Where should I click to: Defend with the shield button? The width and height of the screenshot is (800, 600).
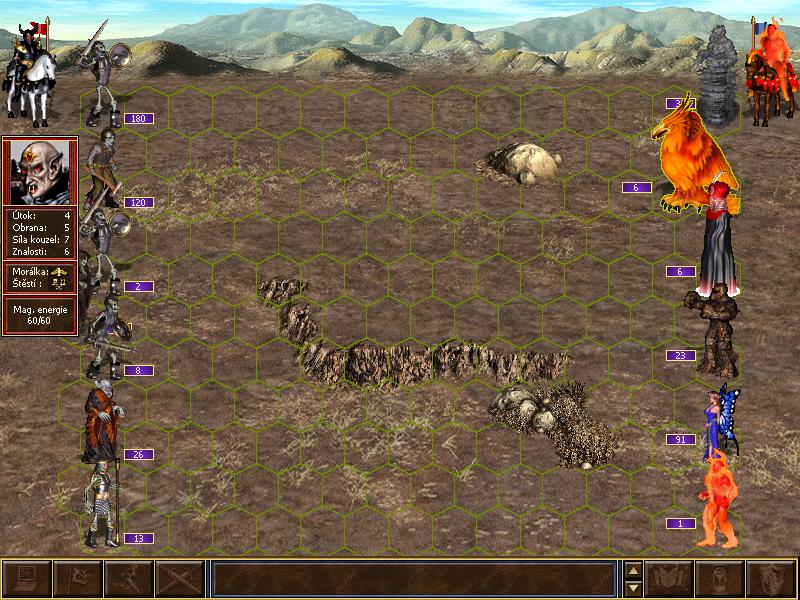[x=772, y=578]
